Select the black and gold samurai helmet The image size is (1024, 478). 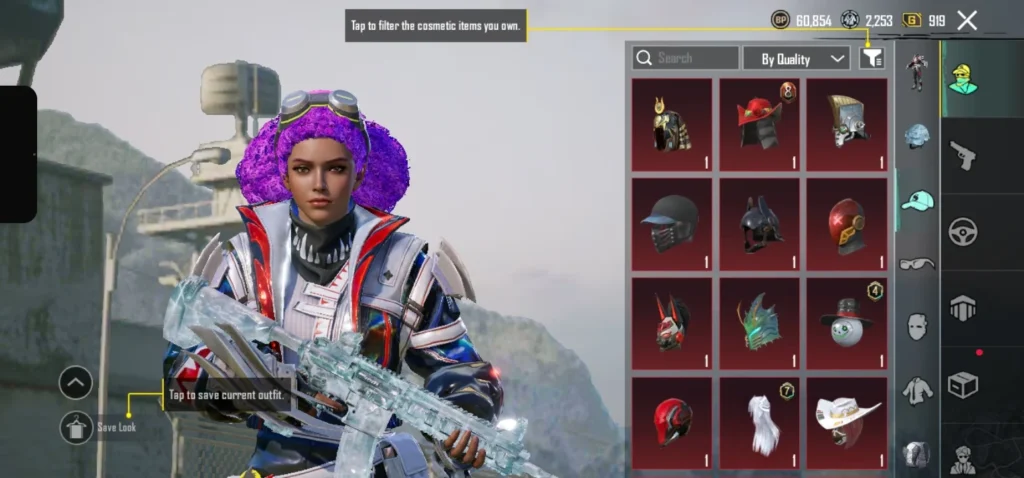point(671,125)
